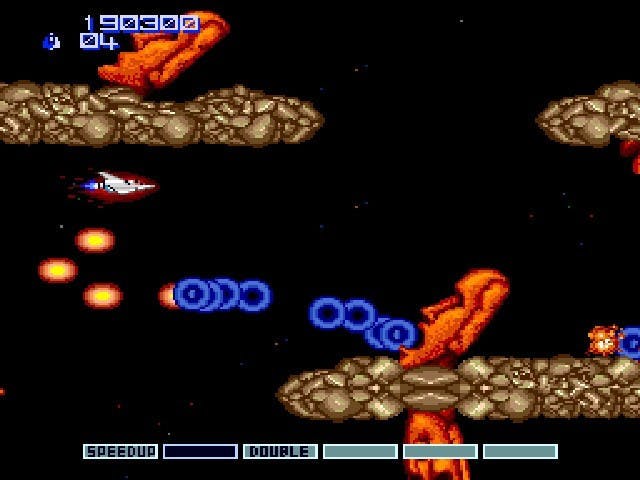This screenshot has width=640, height=480.
Task: Click the dark slot between SPEEDUP and DOUBLE
Action: [x=200, y=452]
